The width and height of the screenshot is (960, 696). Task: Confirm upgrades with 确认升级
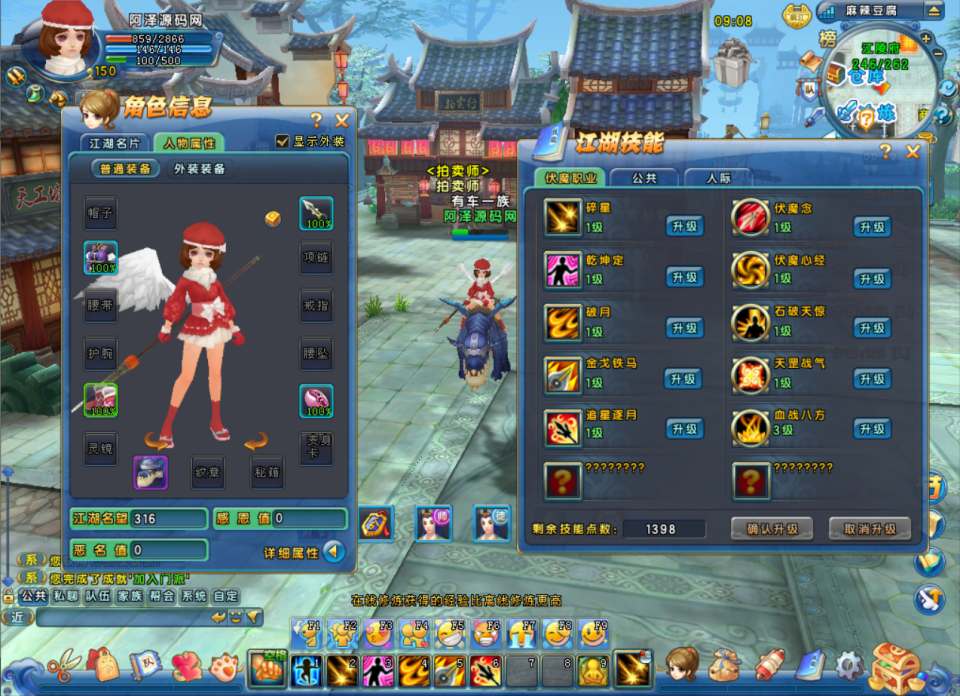point(771,528)
